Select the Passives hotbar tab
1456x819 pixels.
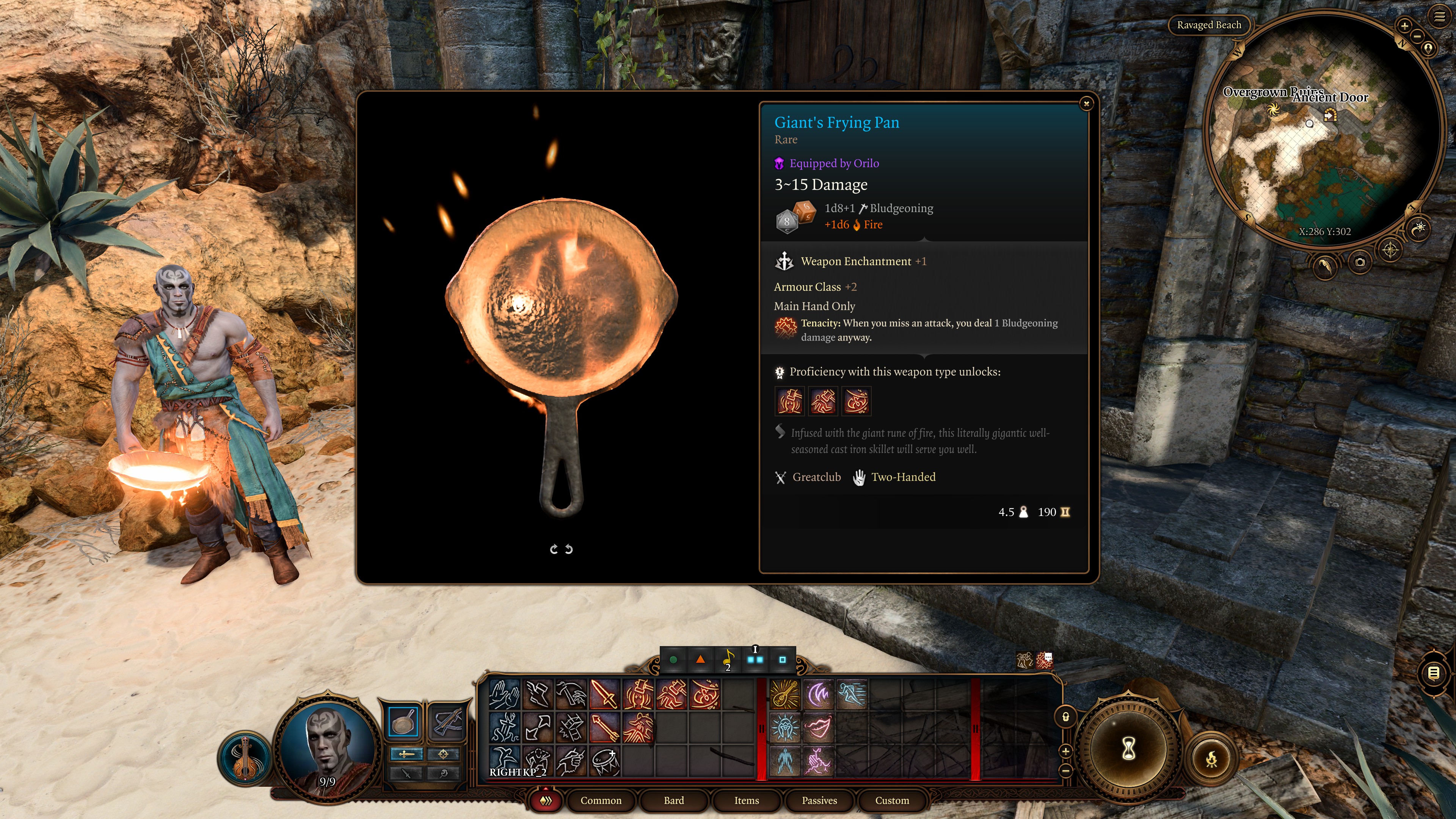(819, 800)
